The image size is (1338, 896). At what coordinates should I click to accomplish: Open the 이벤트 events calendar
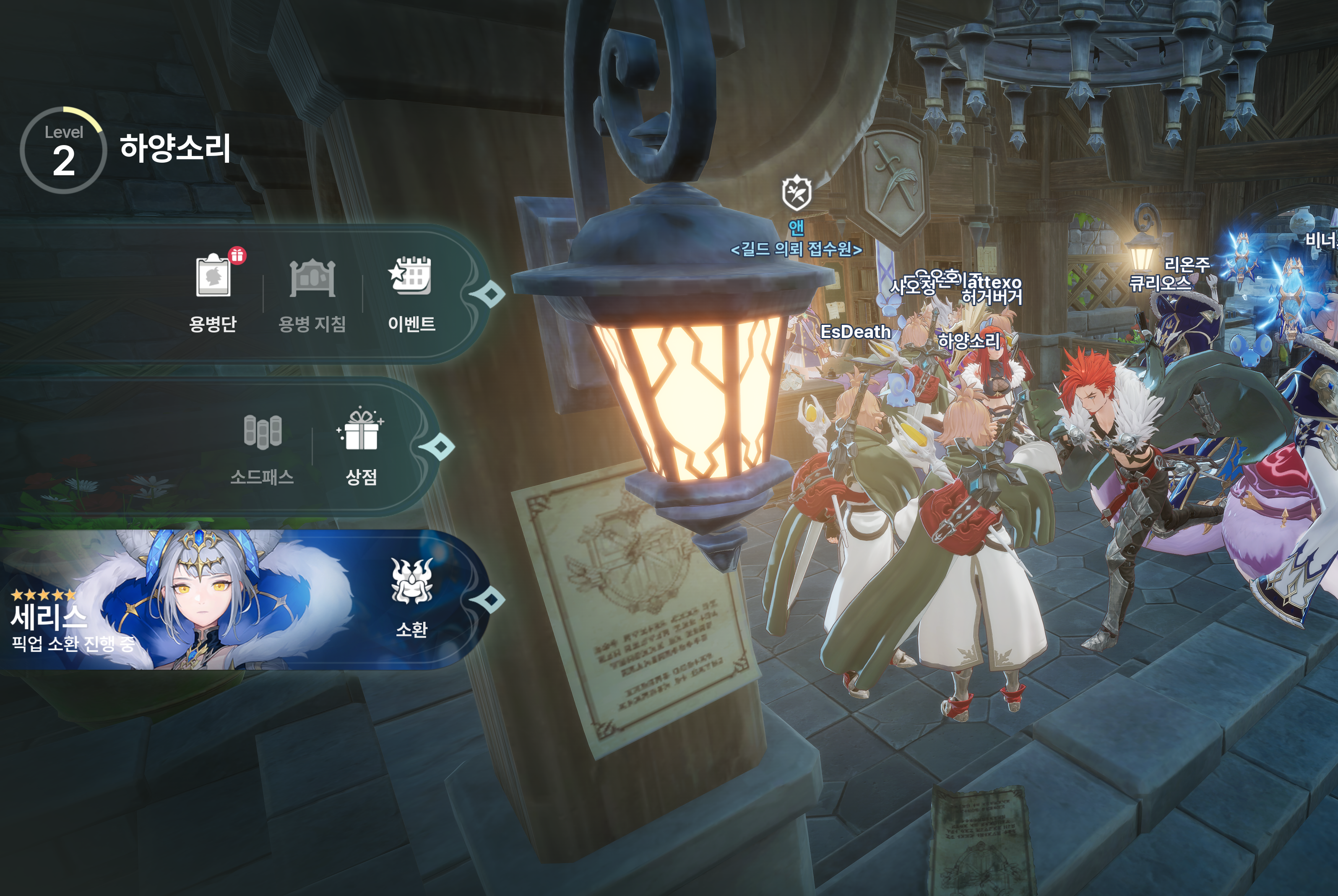coord(411,291)
